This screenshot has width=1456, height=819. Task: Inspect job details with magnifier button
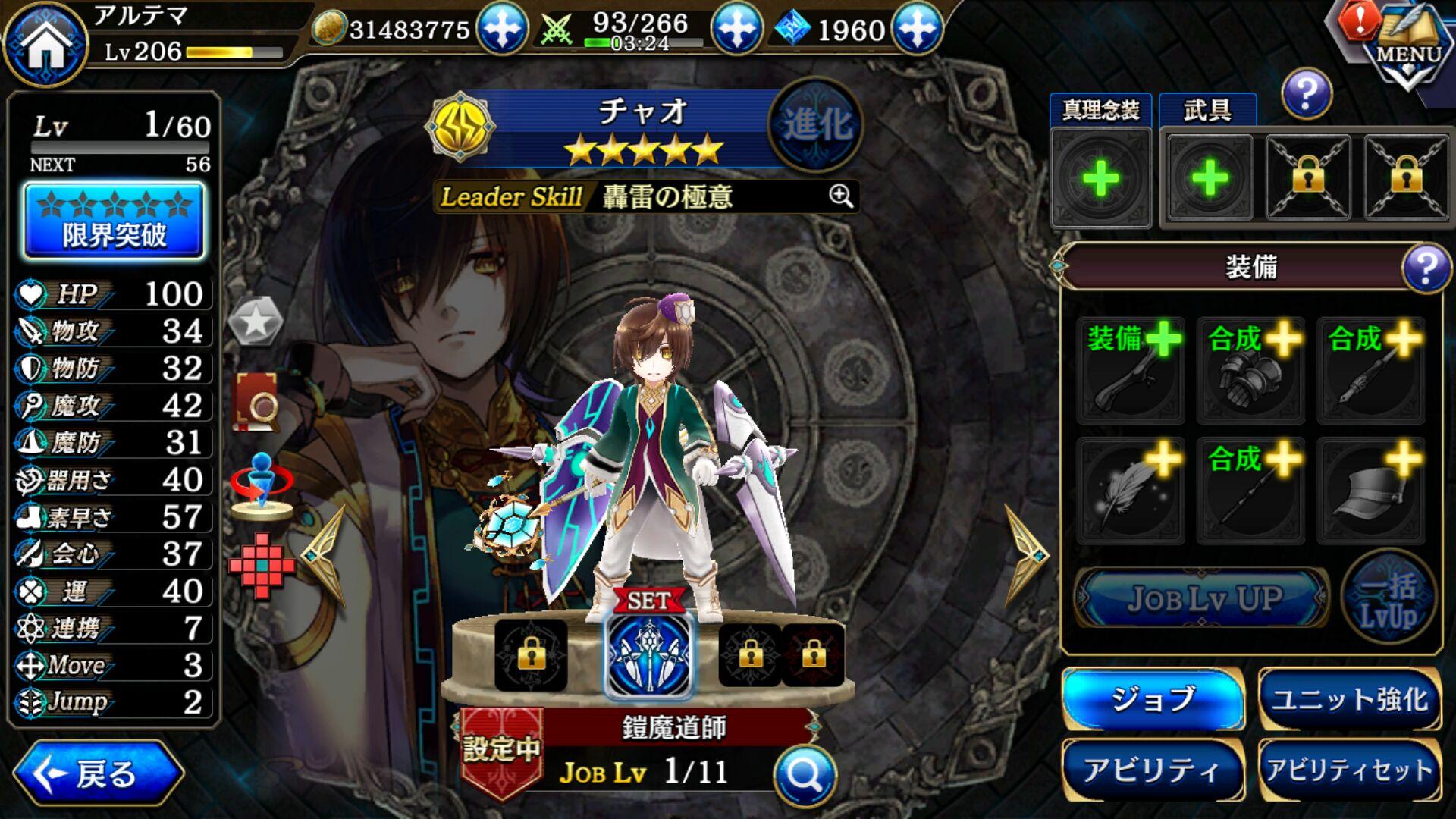pos(805,775)
